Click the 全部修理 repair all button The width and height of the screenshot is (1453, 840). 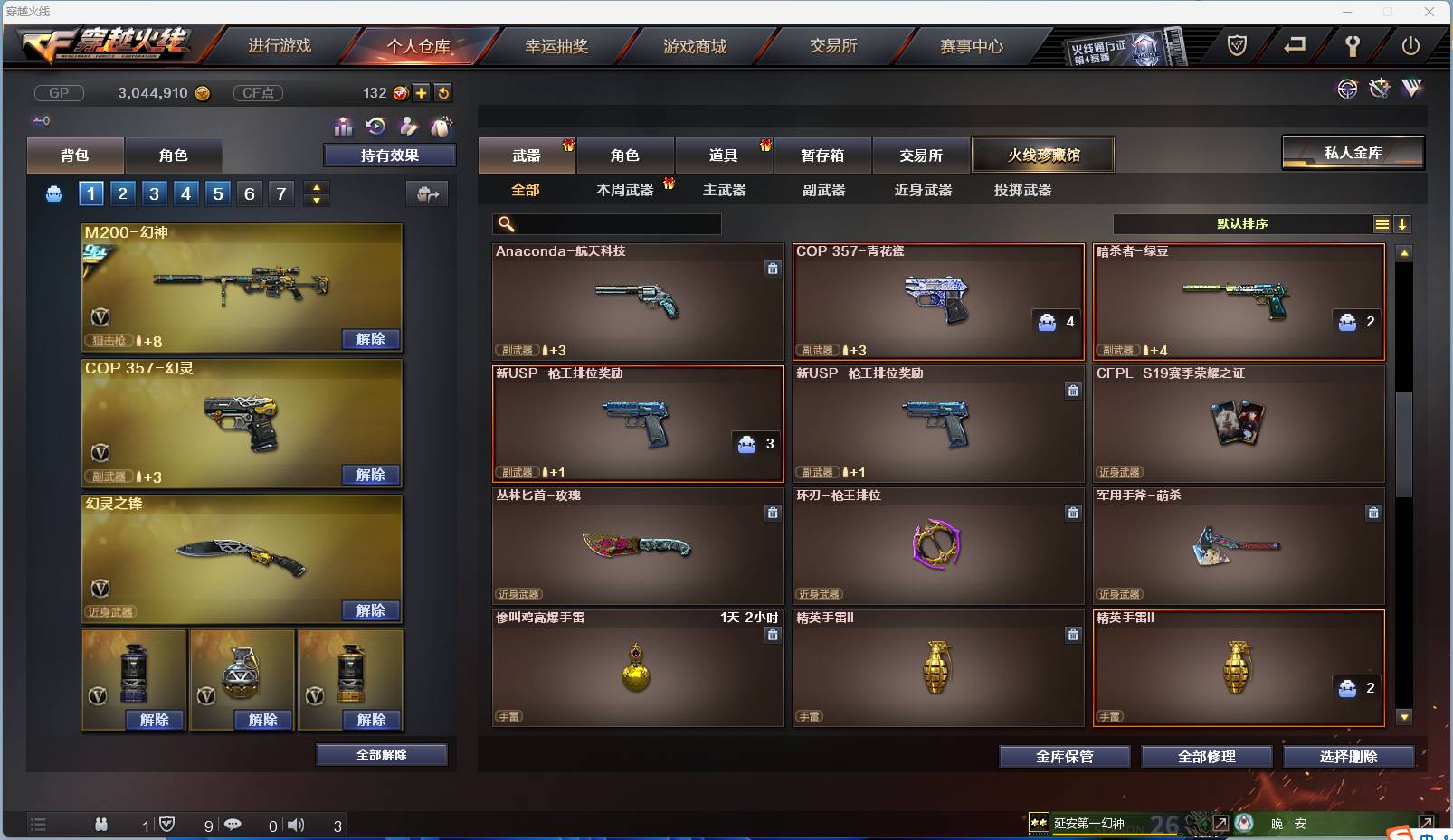[1207, 757]
